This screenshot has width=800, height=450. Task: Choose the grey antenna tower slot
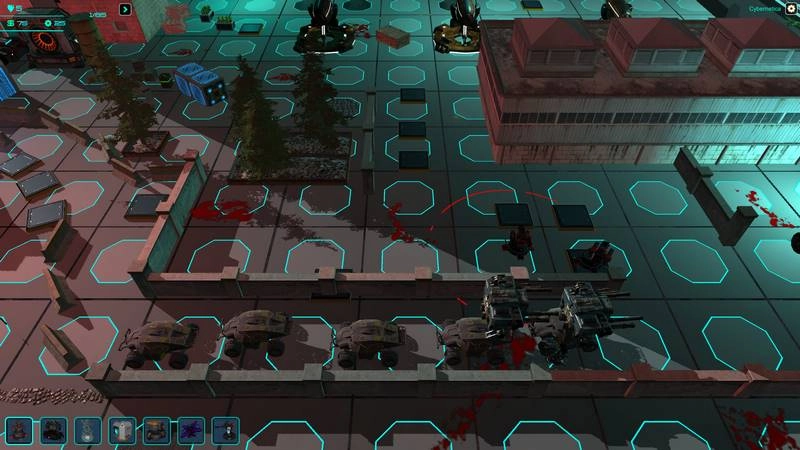pyautogui.click(x=88, y=431)
